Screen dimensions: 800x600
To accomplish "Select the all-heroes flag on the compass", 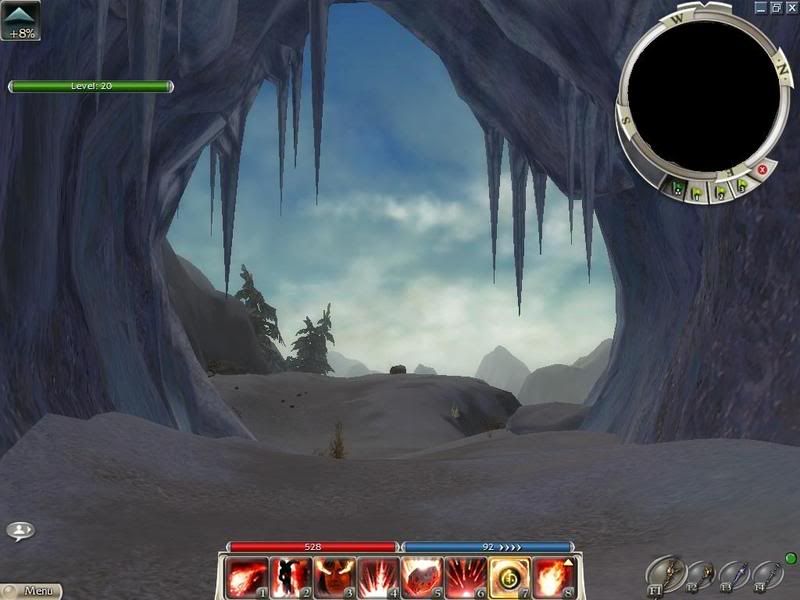I will 680,187.
